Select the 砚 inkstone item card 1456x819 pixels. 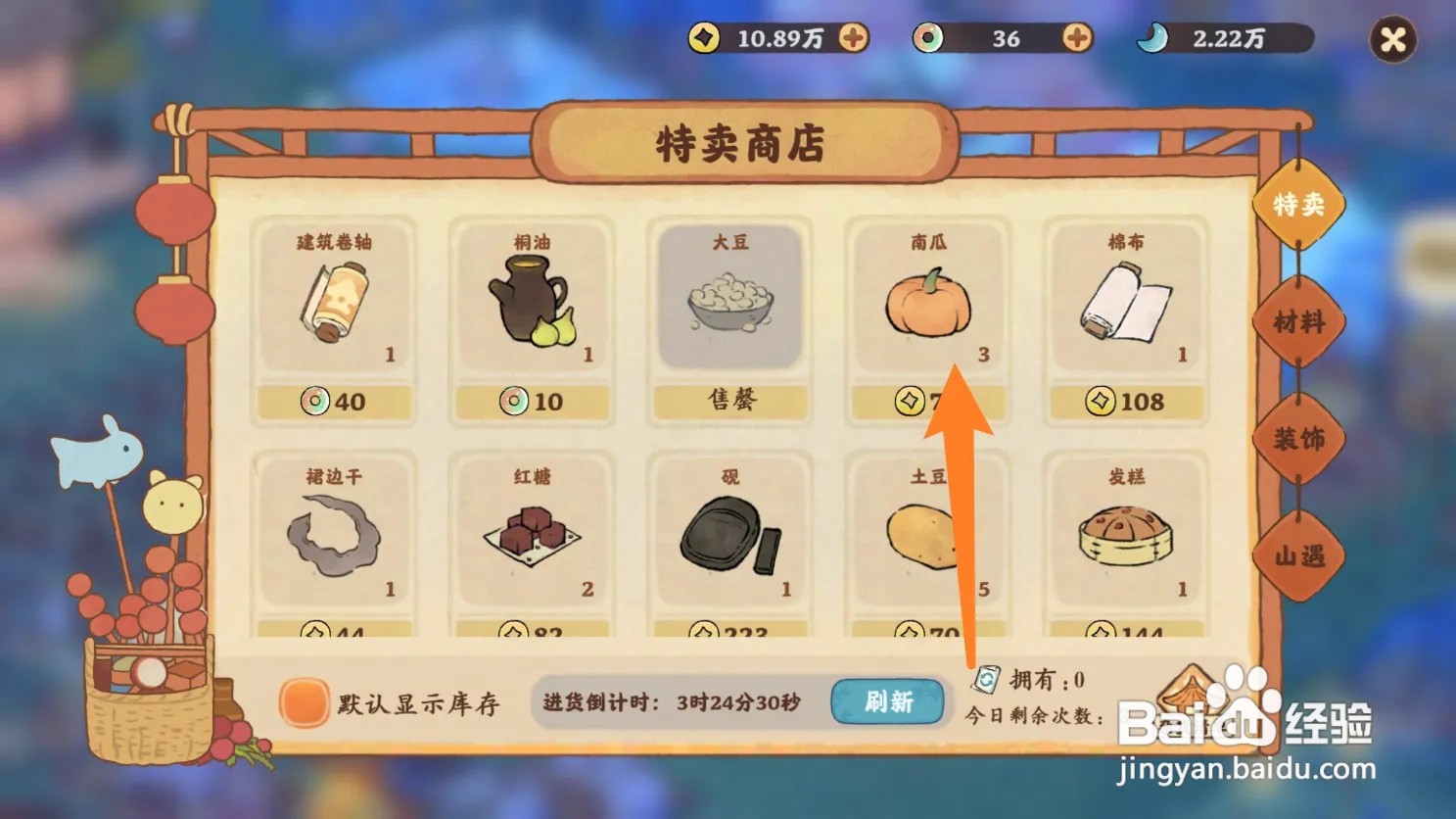tap(728, 534)
